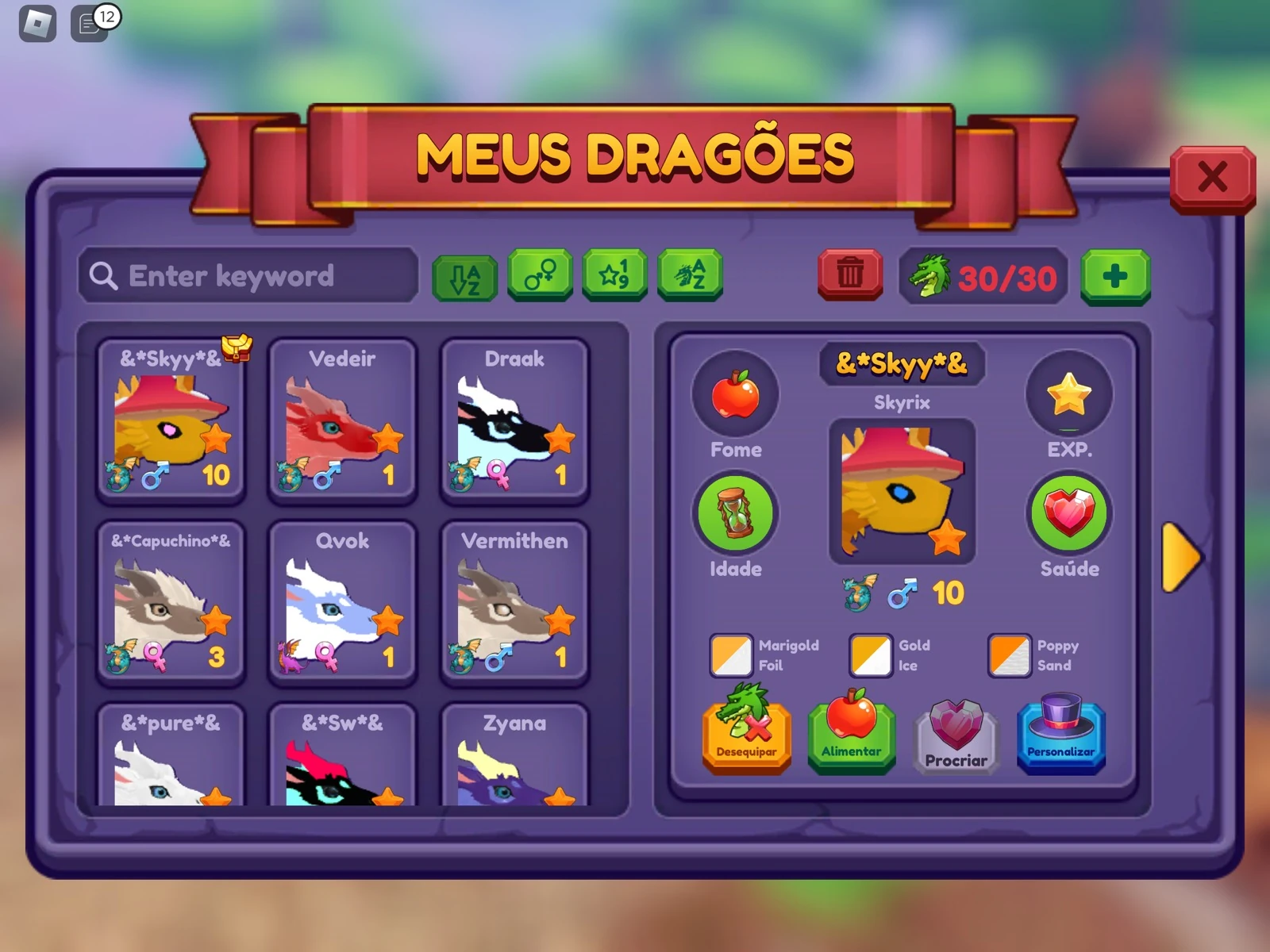Image resolution: width=1270 pixels, height=952 pixels.
Task: Toggle the Gold Ice checkbox
Action: pos(869,654)
